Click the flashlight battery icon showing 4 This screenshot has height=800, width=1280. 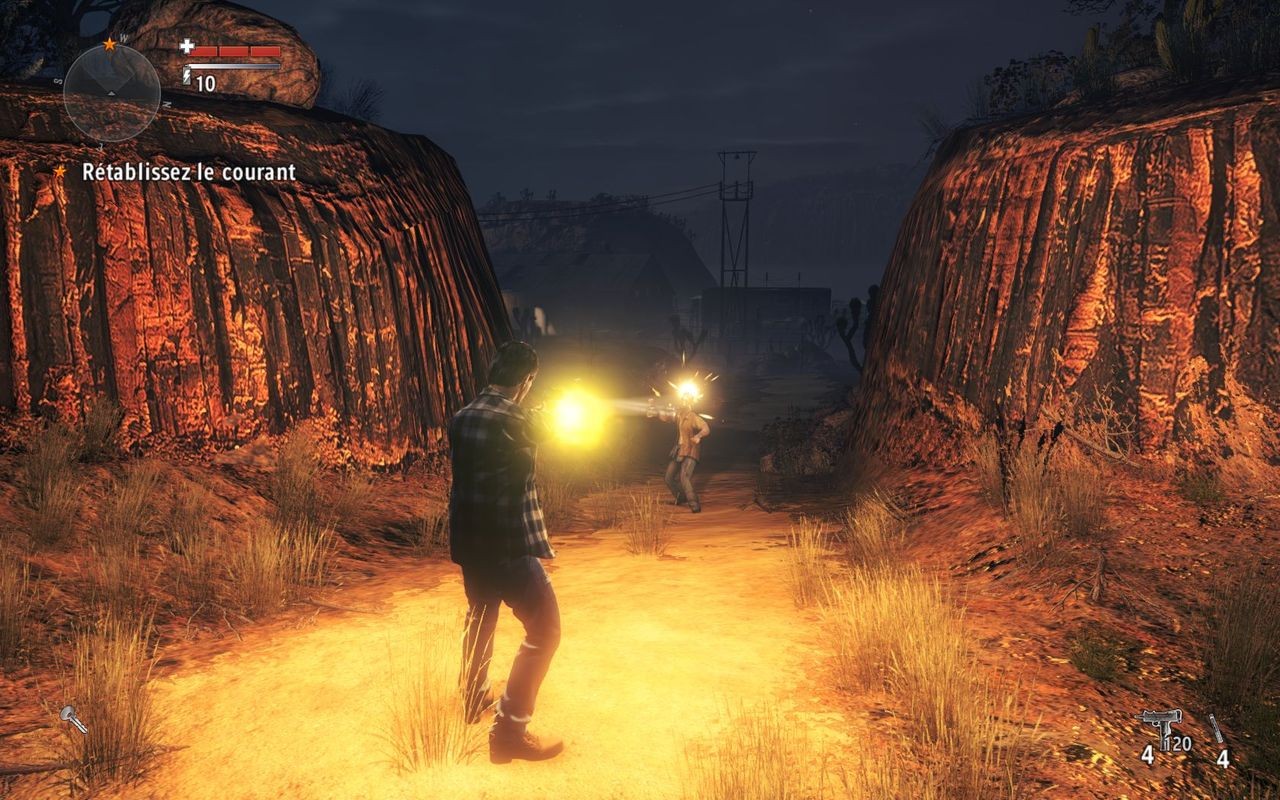click(1216, 728)
